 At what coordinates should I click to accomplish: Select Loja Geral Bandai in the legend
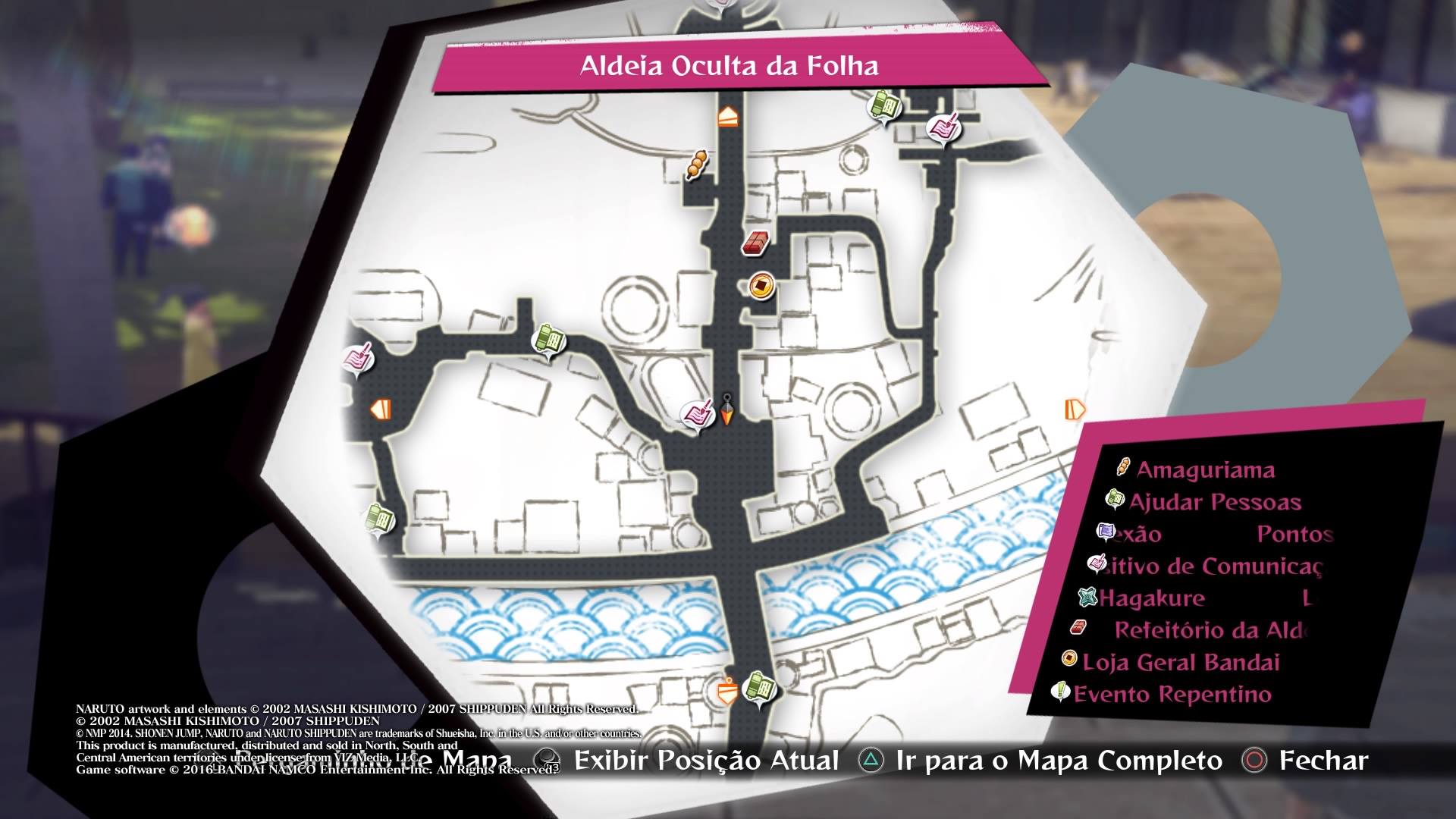(x=1180, y=662)
